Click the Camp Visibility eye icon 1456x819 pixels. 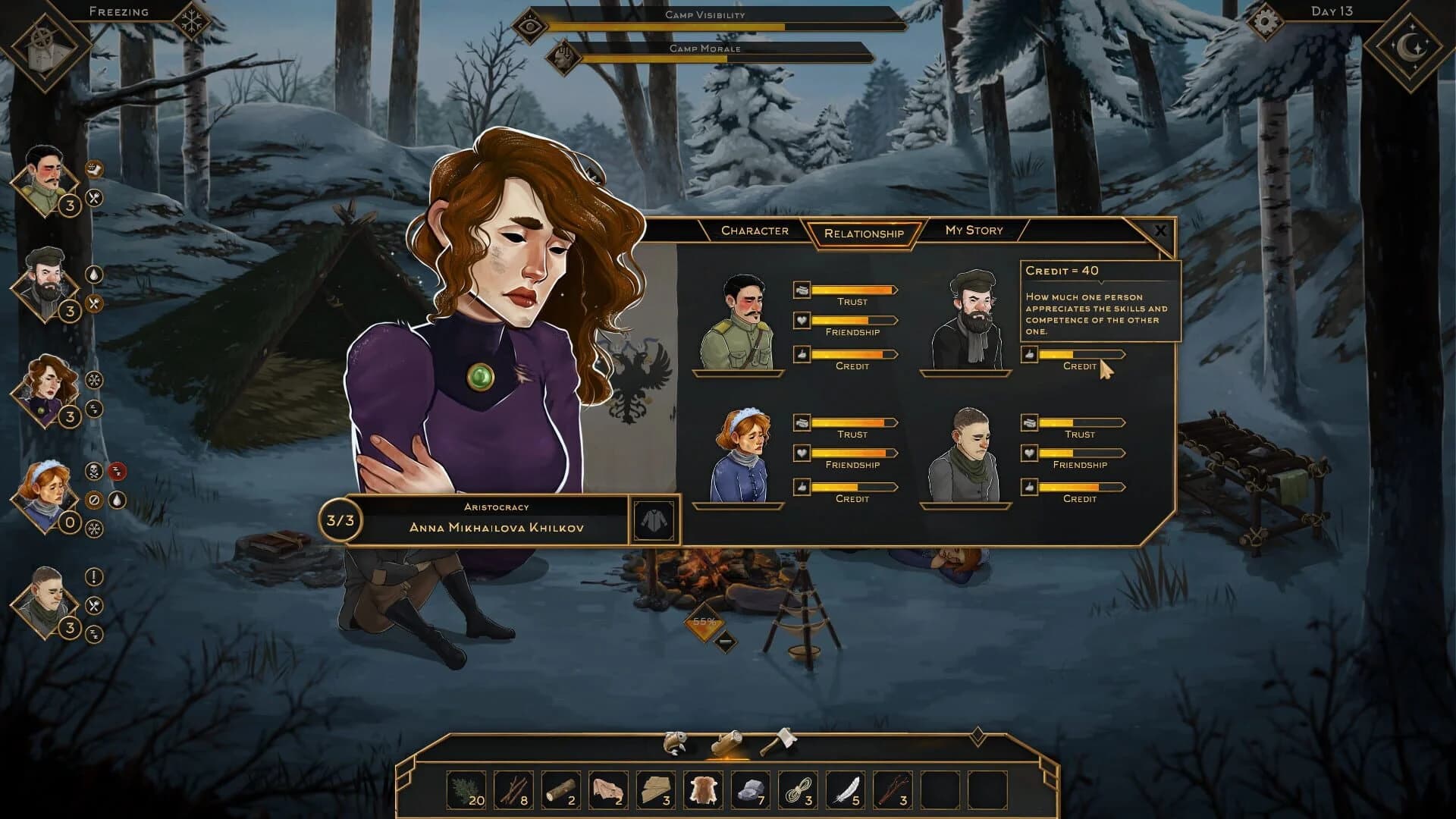531,25
